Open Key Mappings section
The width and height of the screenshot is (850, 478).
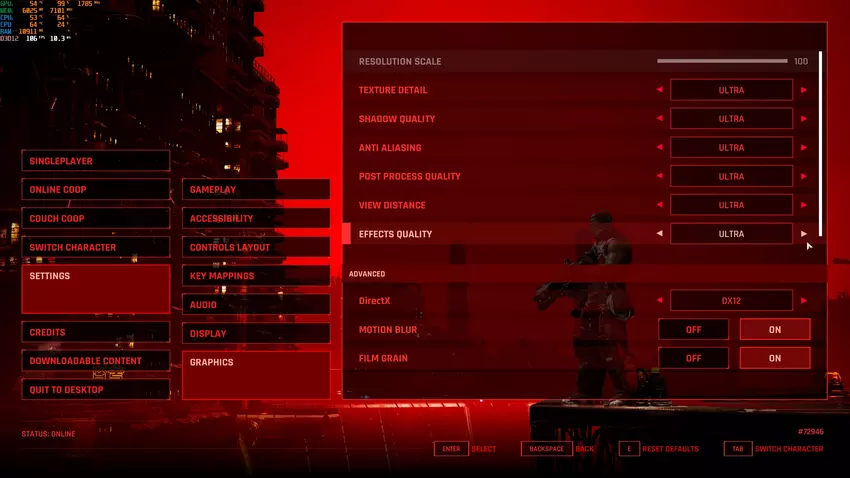tap(256, 276)
